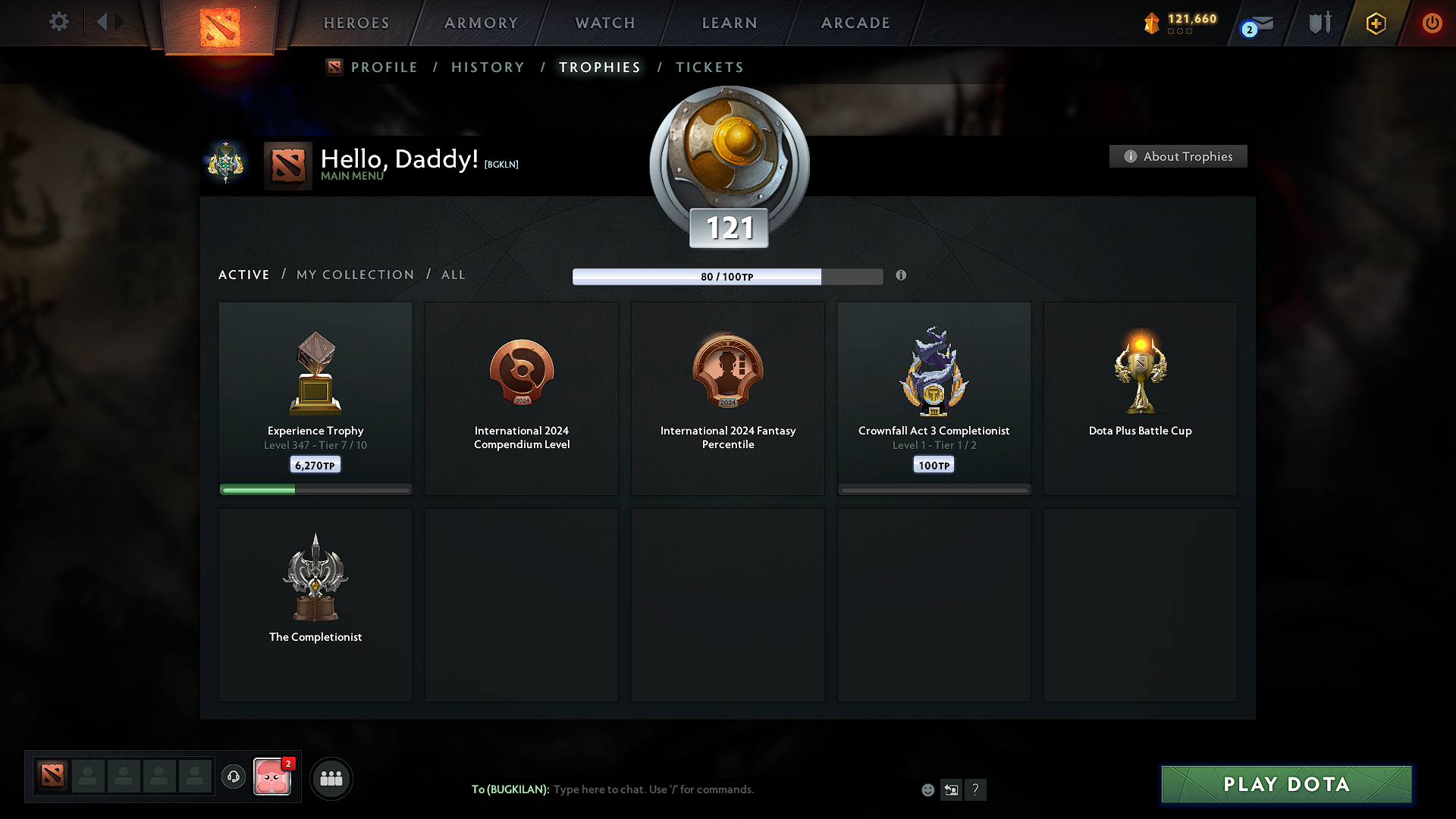This screenshot has height=819, width=1456.
Task: View the Dota Plus Battle Cup trophy
Action: click(1140, 398)
